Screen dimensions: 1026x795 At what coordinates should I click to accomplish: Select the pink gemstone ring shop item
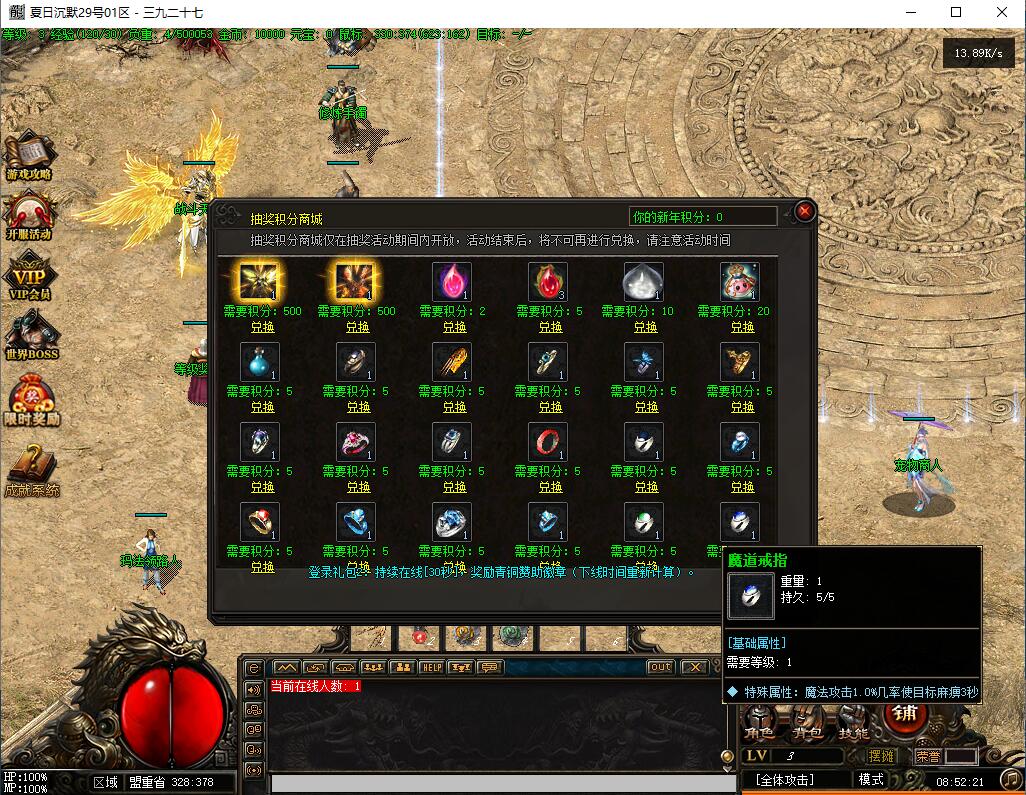(356, 442)
